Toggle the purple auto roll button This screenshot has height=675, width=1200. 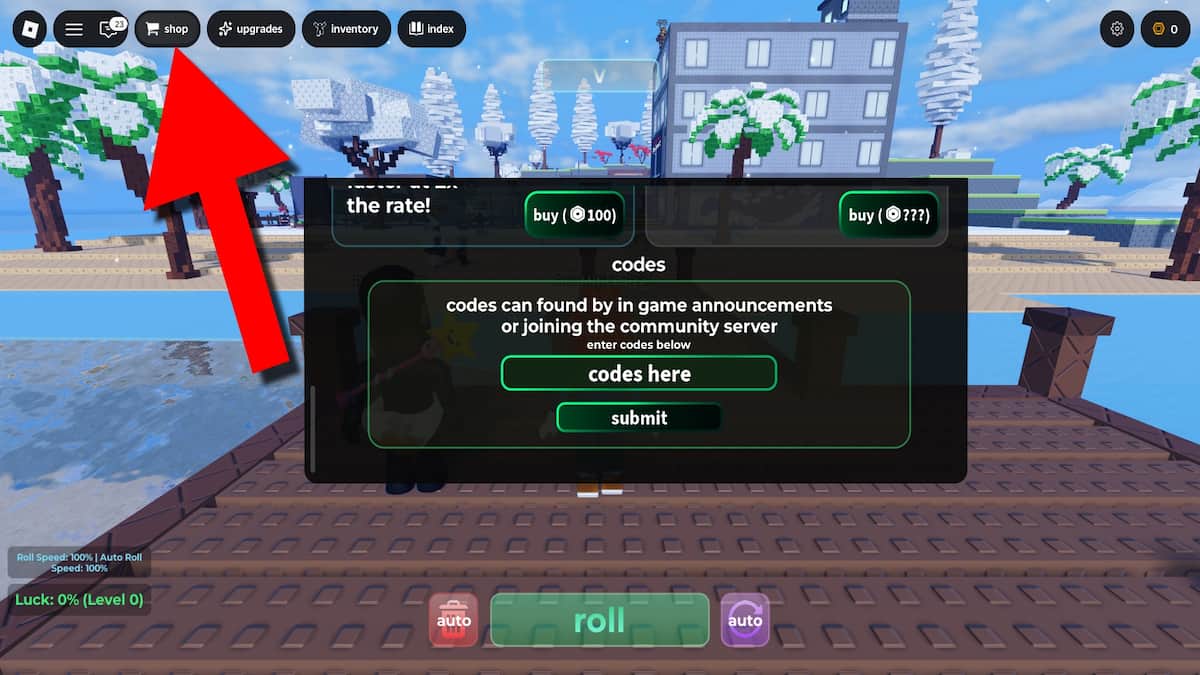(x=744, y=620)
